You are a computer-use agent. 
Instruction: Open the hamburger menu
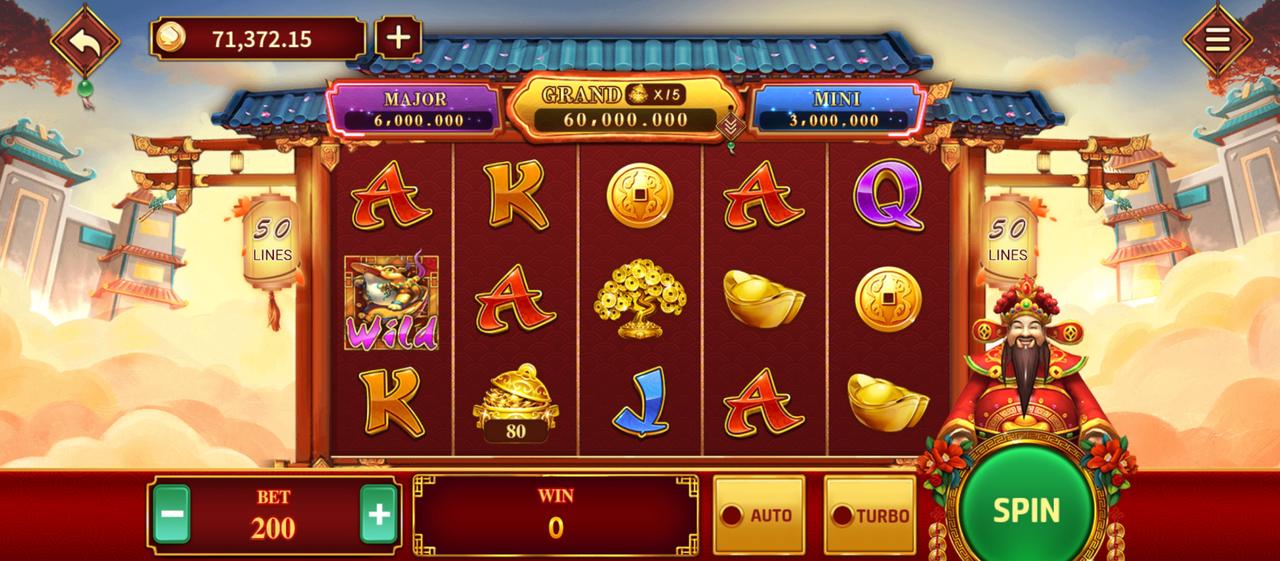pos(1217,40)
